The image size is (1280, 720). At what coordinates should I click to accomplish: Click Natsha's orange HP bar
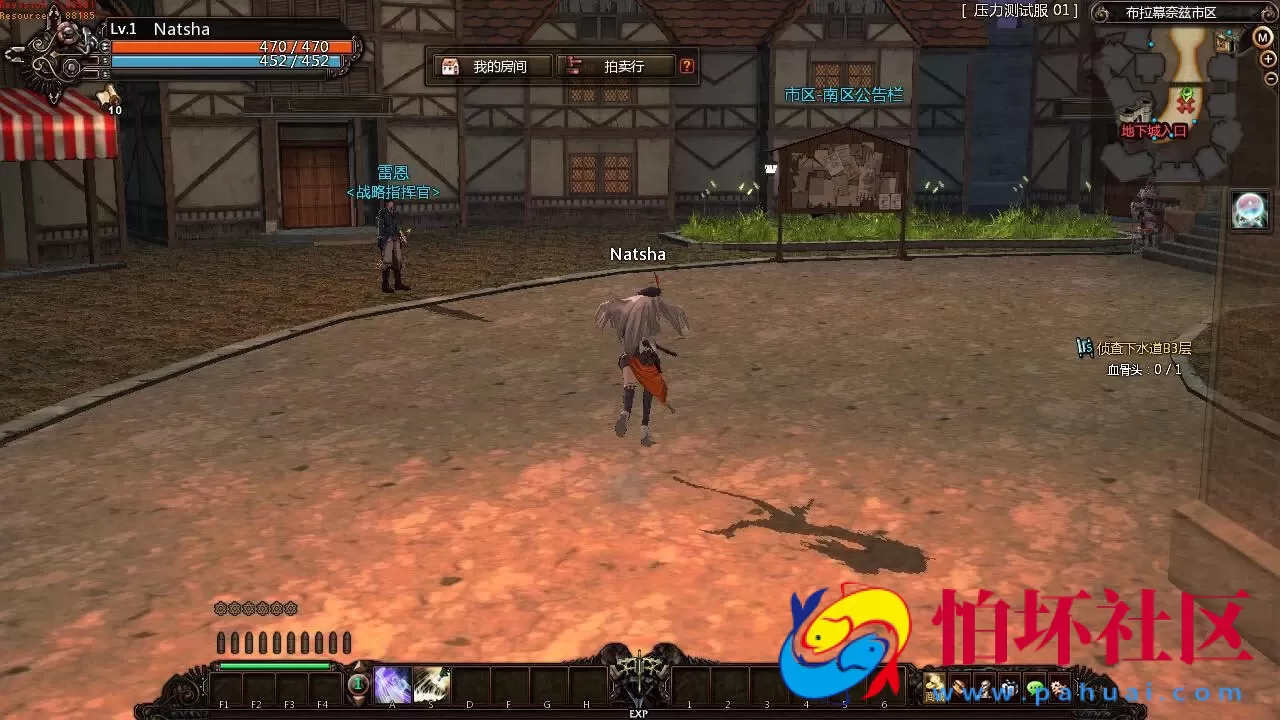click(x=230, y=45)
